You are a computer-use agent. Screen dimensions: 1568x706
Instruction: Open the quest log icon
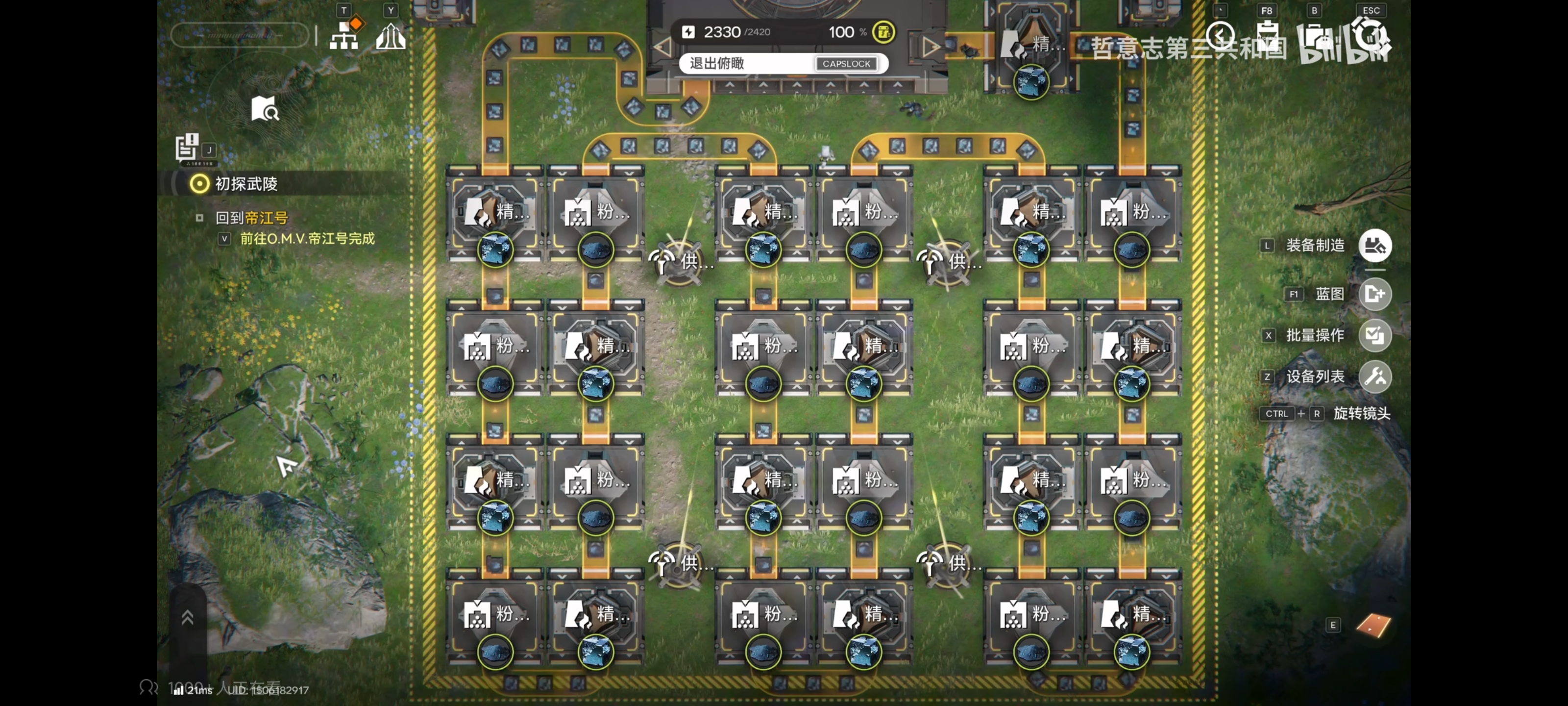tap(187, 148)
